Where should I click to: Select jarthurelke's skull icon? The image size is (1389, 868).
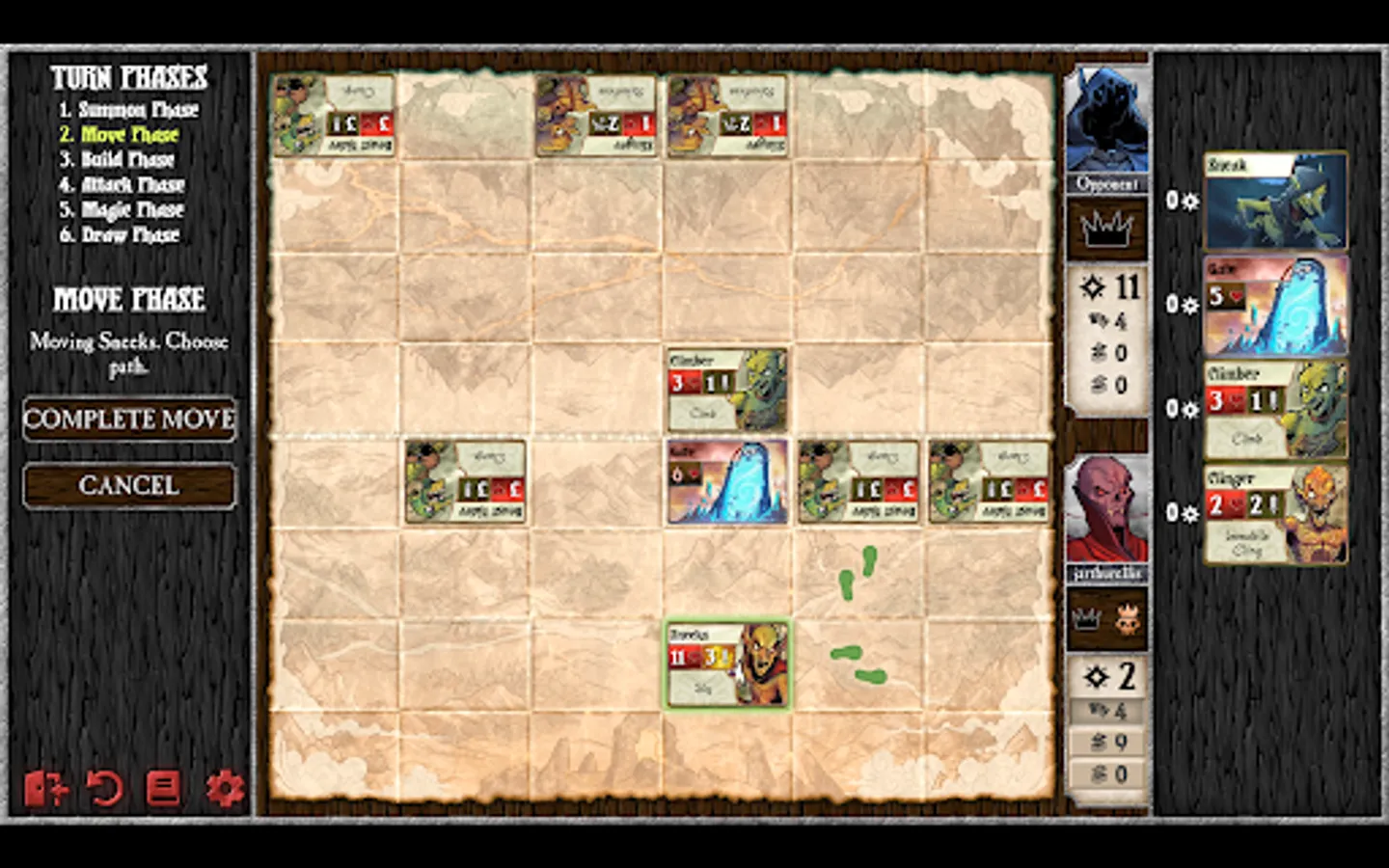(x=1129, y=620)
